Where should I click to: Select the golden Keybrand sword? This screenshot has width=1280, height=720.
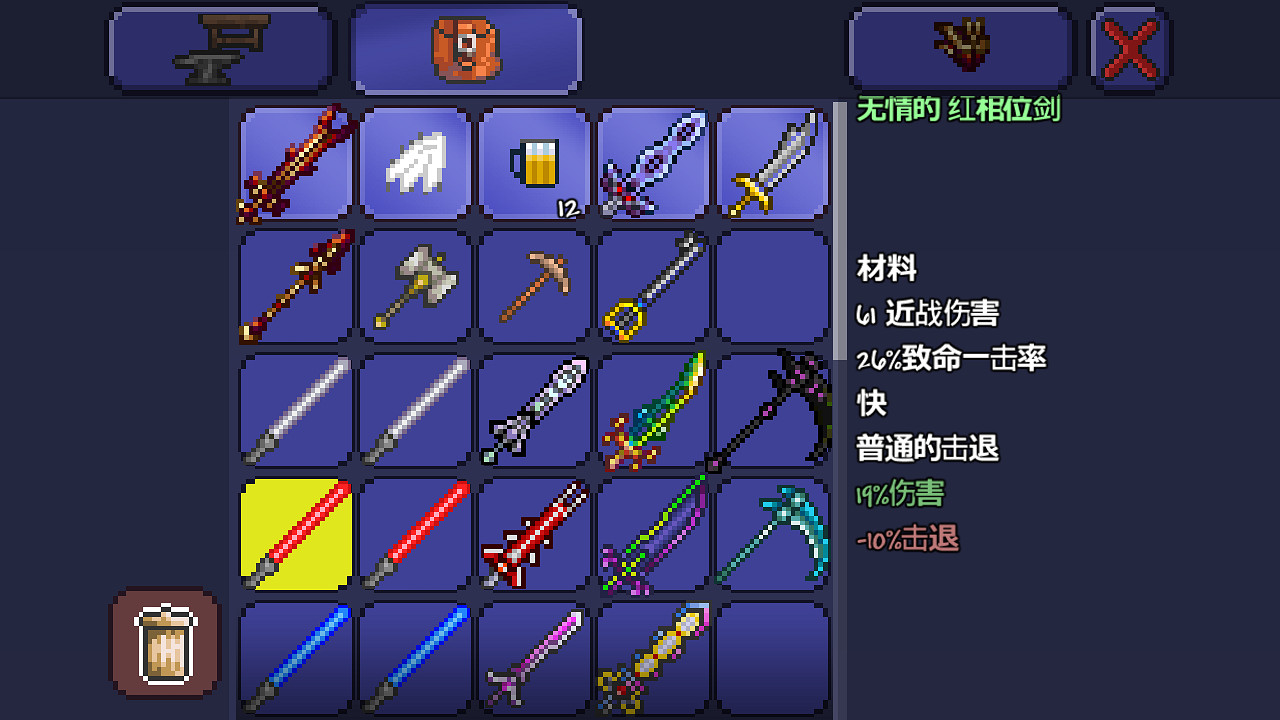(x=653, y=287)
